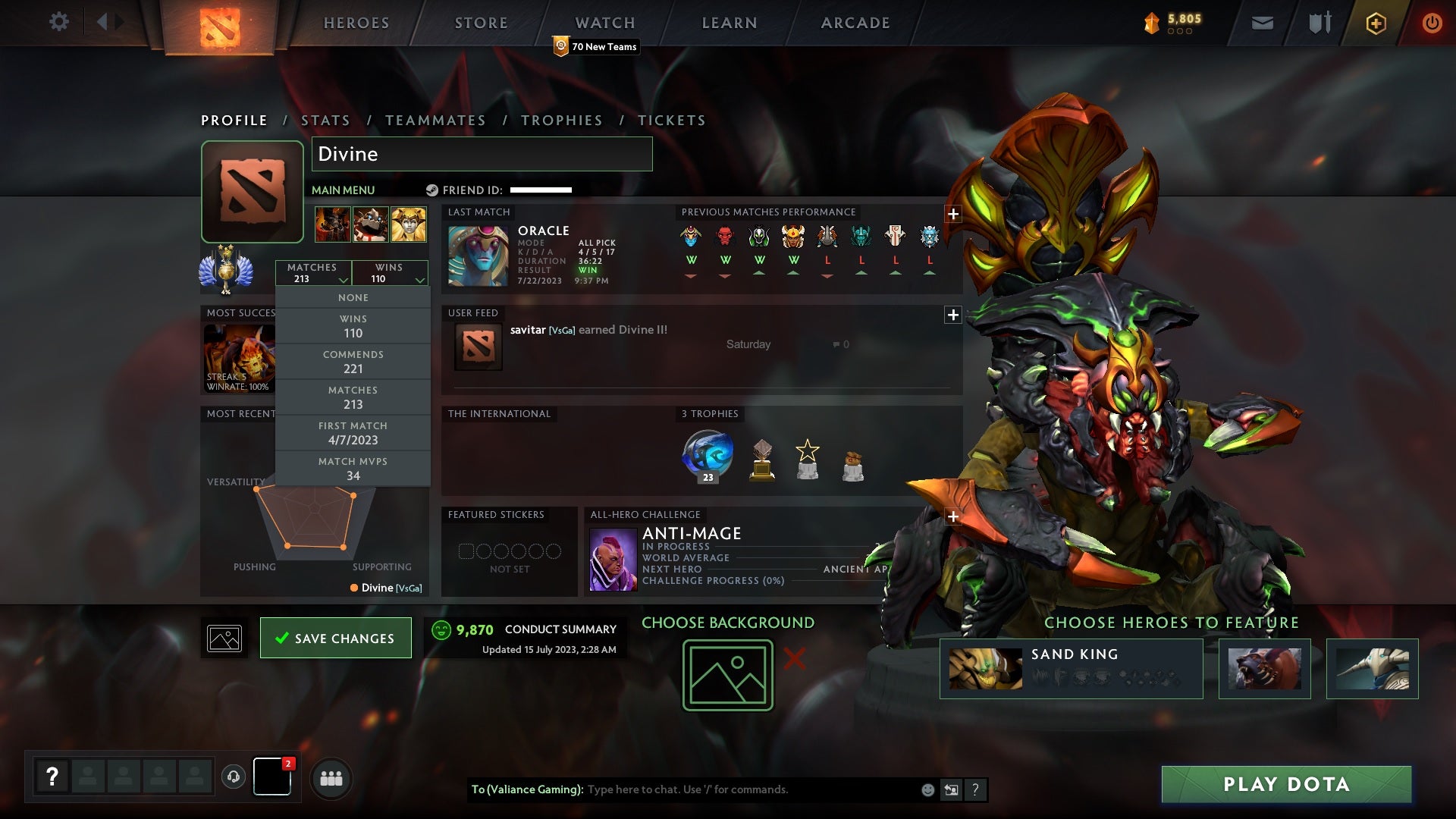The image size is (1456, 819).
Task: Open the Watch section
Action: (605, 23)
